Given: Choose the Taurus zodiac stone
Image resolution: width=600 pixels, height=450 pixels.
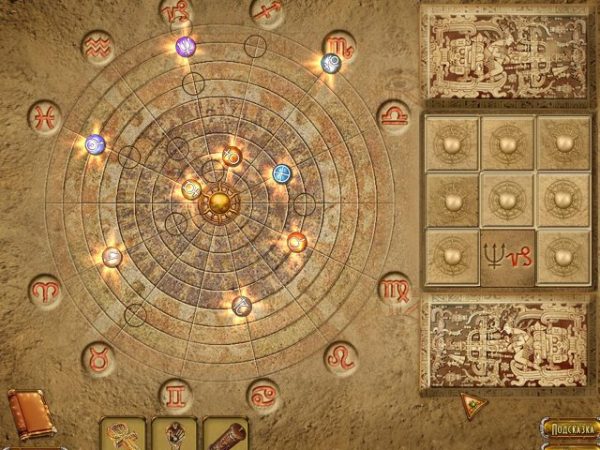Looking at the screenshot, I should [98, 356].
